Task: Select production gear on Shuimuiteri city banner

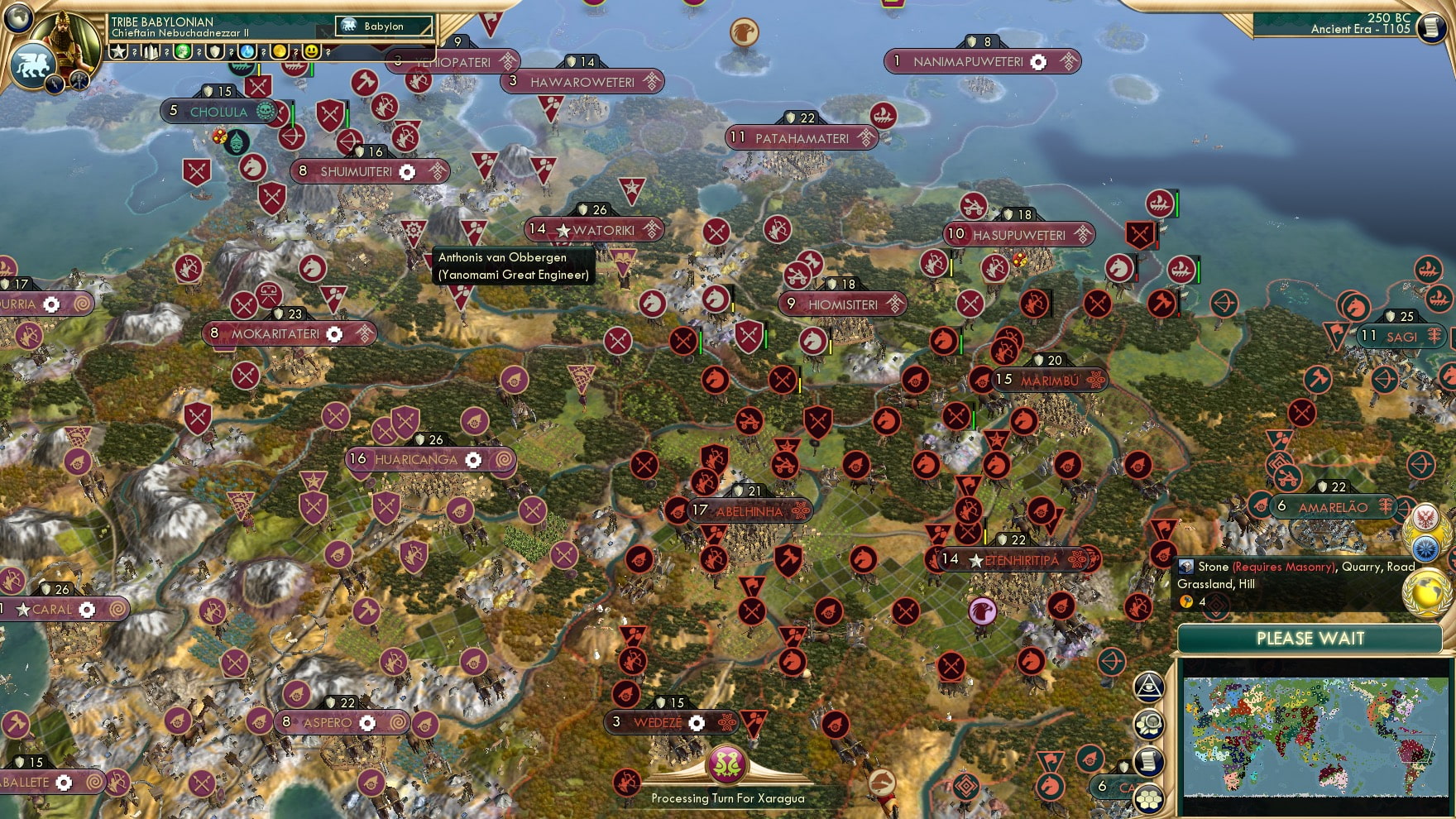Action: (407, 173)
